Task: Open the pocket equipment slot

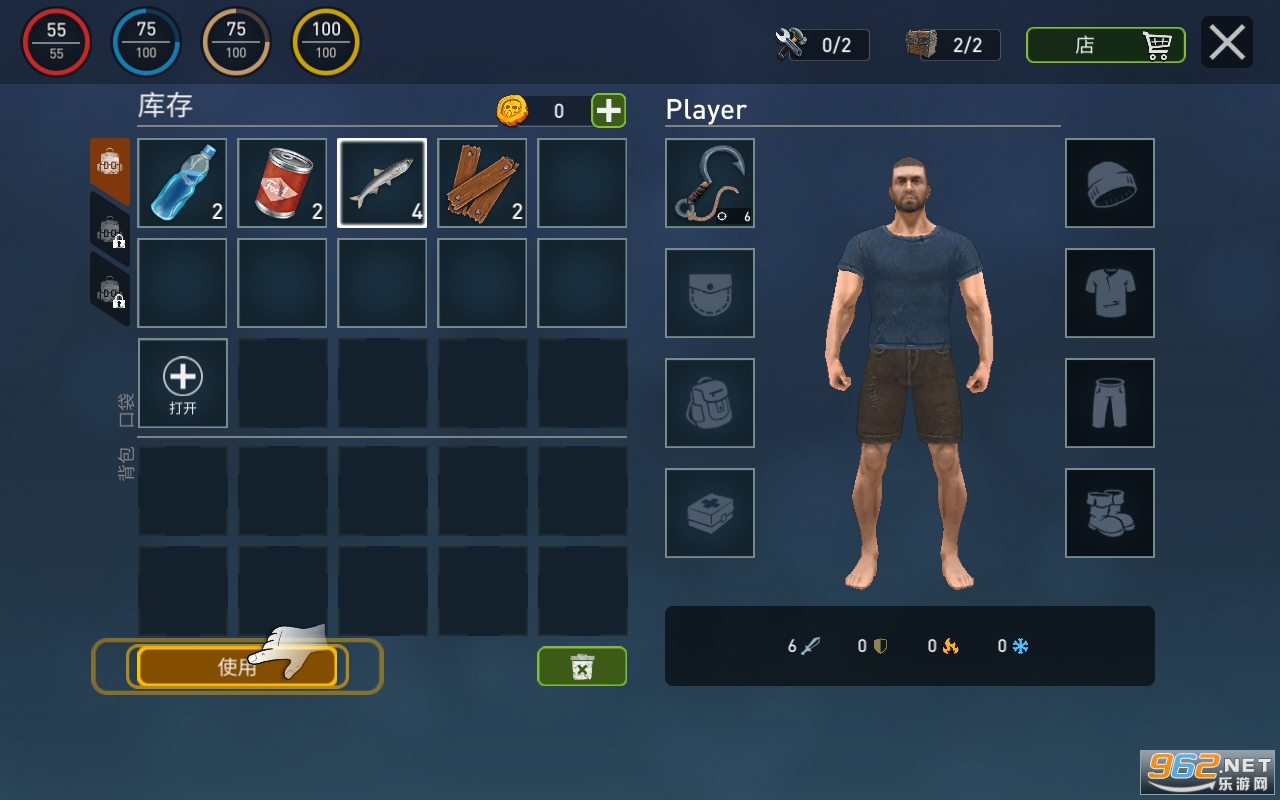Action: pos(710,293)
